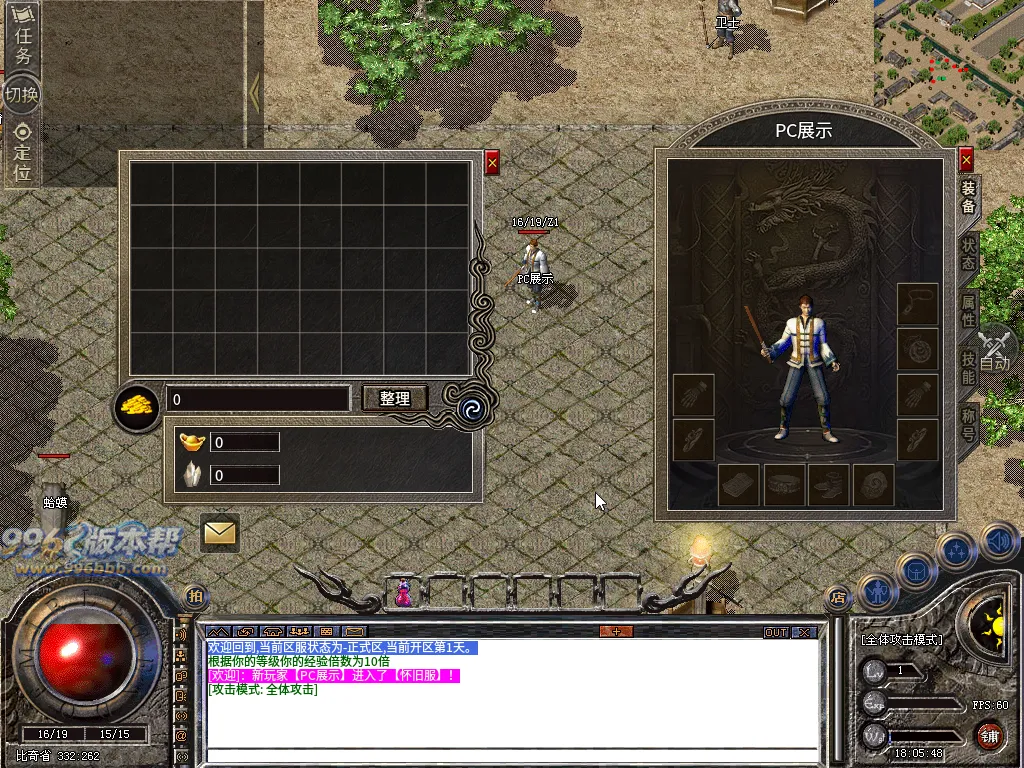Click the 切换 switch button
The height and width of the screenshot is (768, 1024).
21,95
